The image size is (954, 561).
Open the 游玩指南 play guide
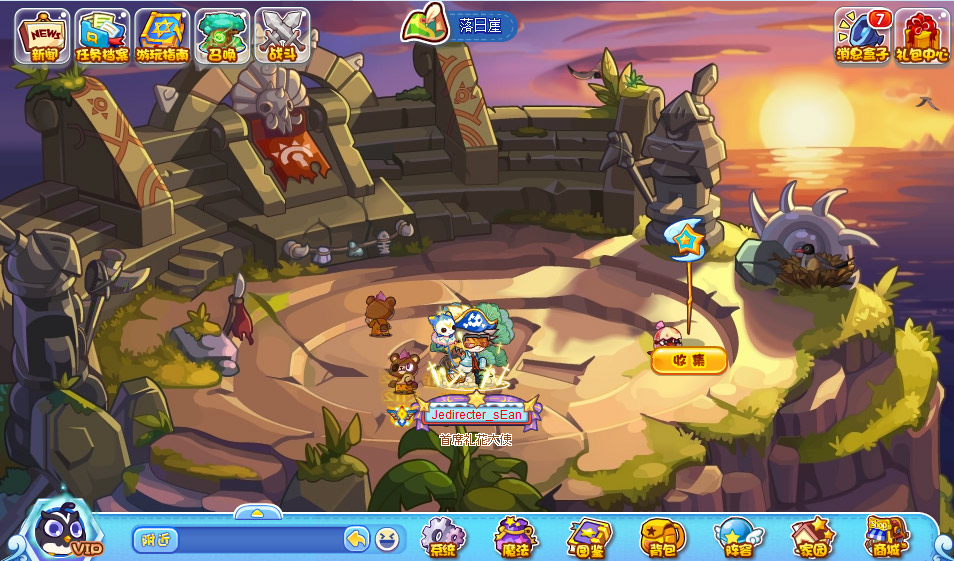pyautogui.click(x=162, y=35)
